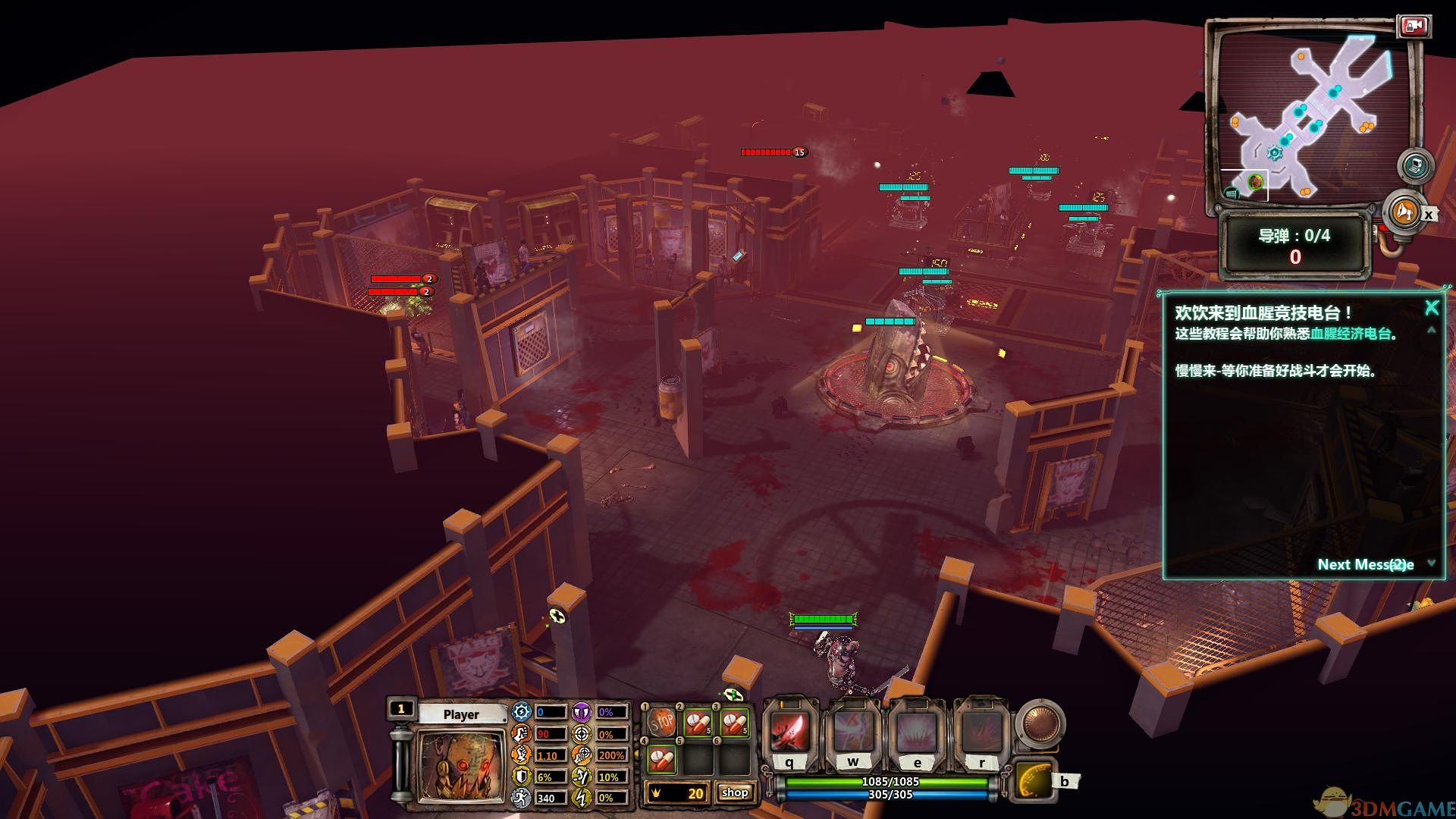Use the pill item in slot 2
This screenshot has height=819, width=1456.
[698, 723]
